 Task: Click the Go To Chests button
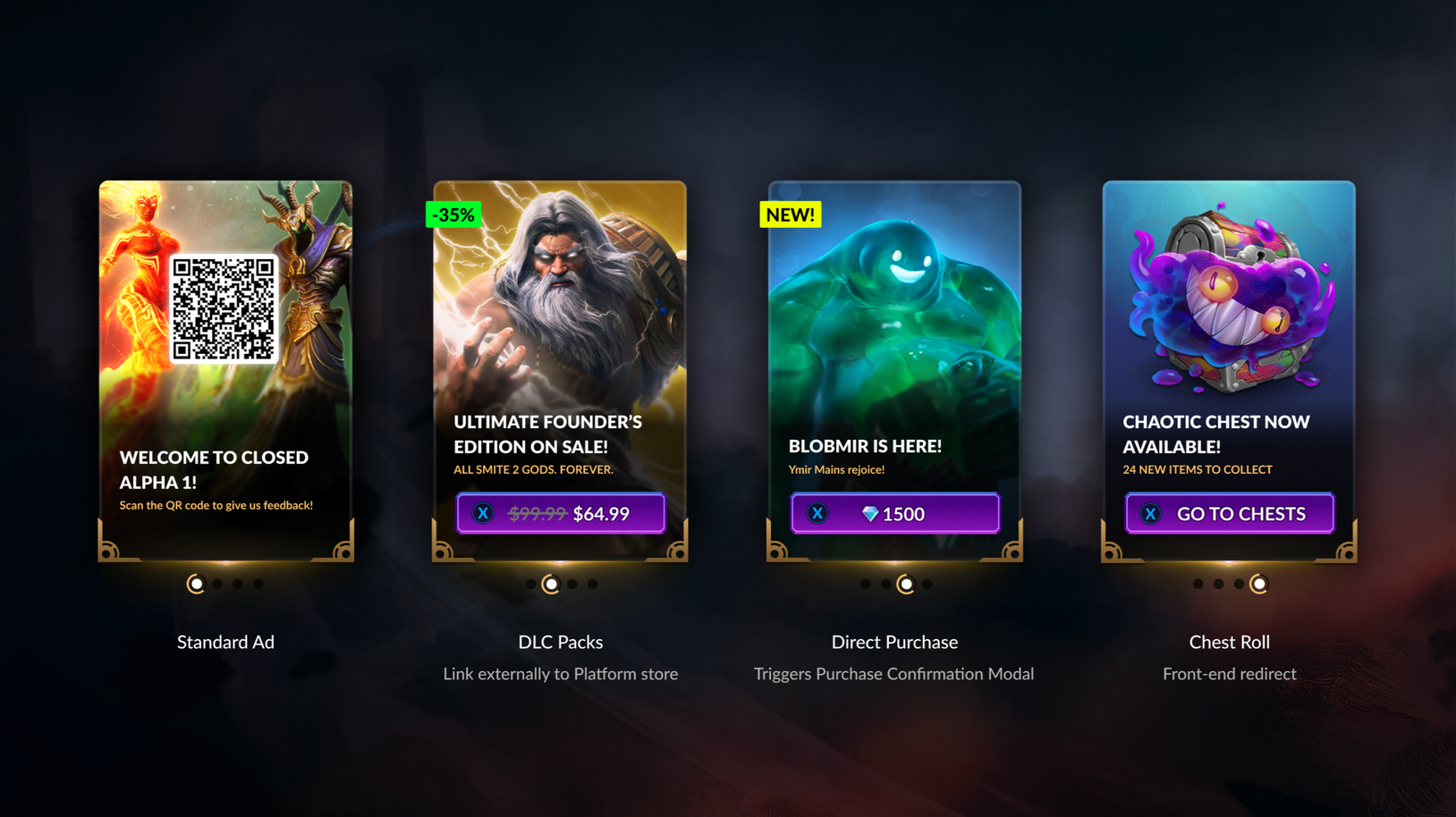[x=1229, y=514]
